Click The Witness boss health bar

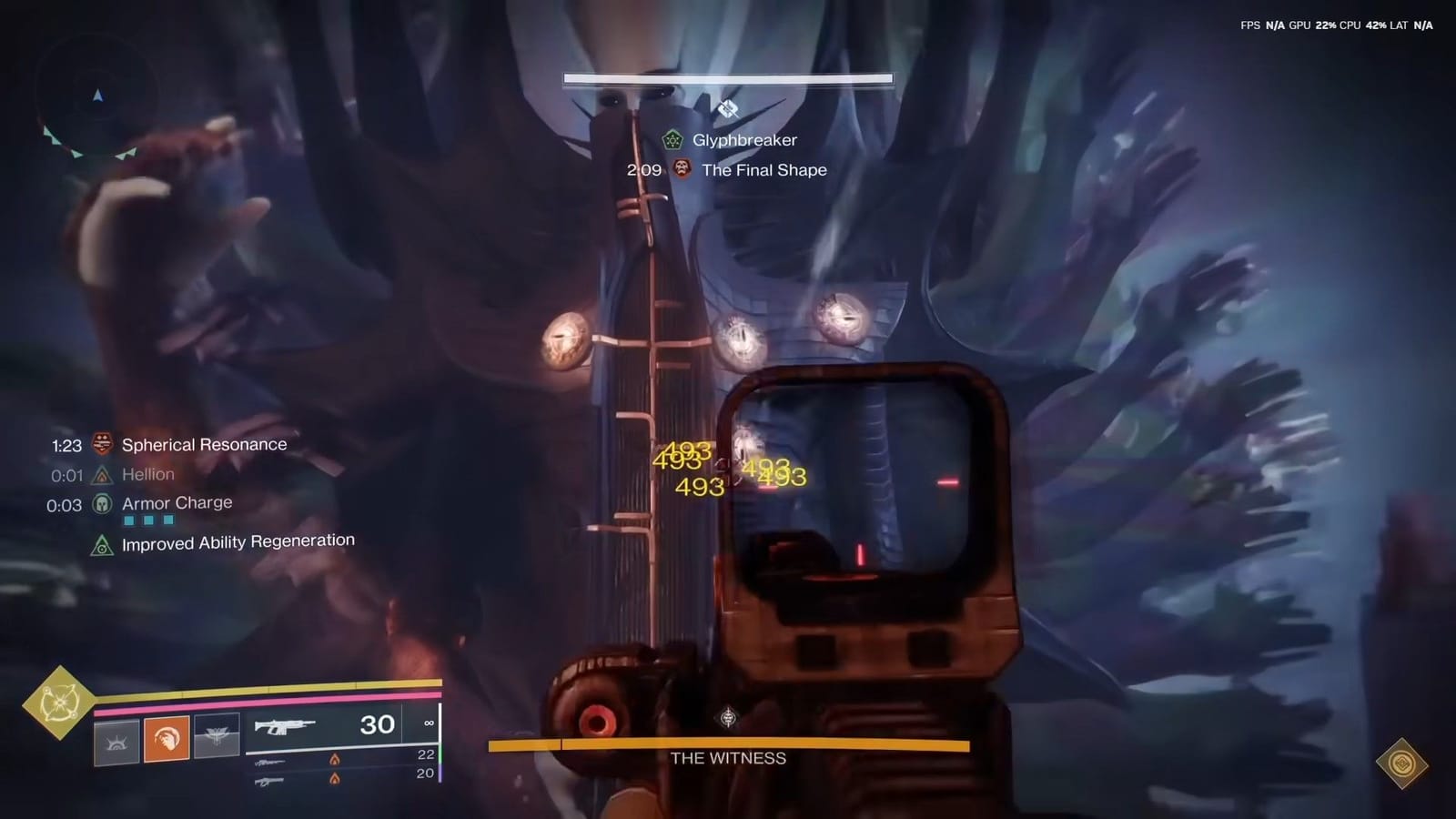tap(728, 746)
